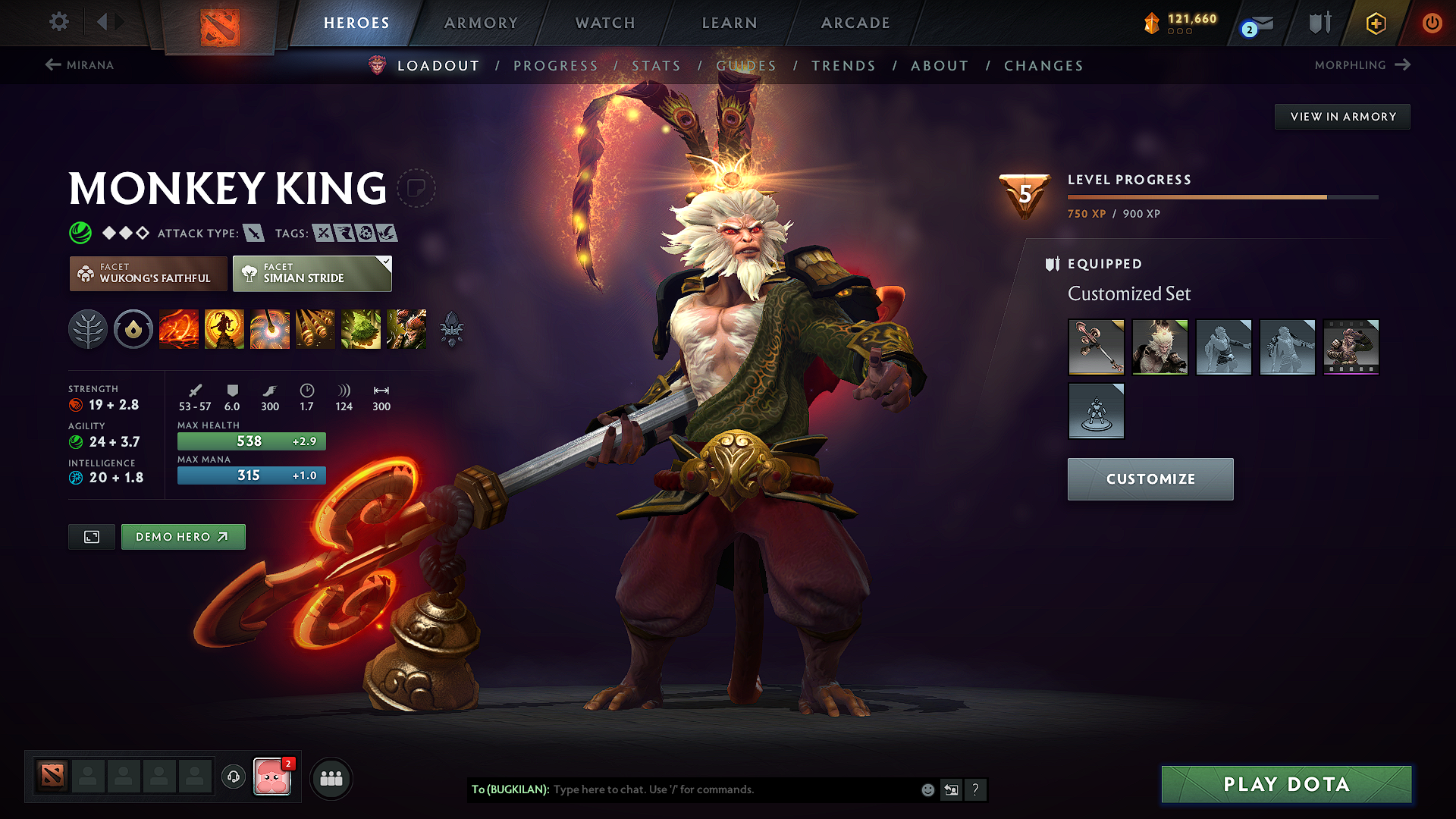Open the talent tree icon
Image resolution: width=1456 pixels, height=819 pixels.
click(87, 329)
